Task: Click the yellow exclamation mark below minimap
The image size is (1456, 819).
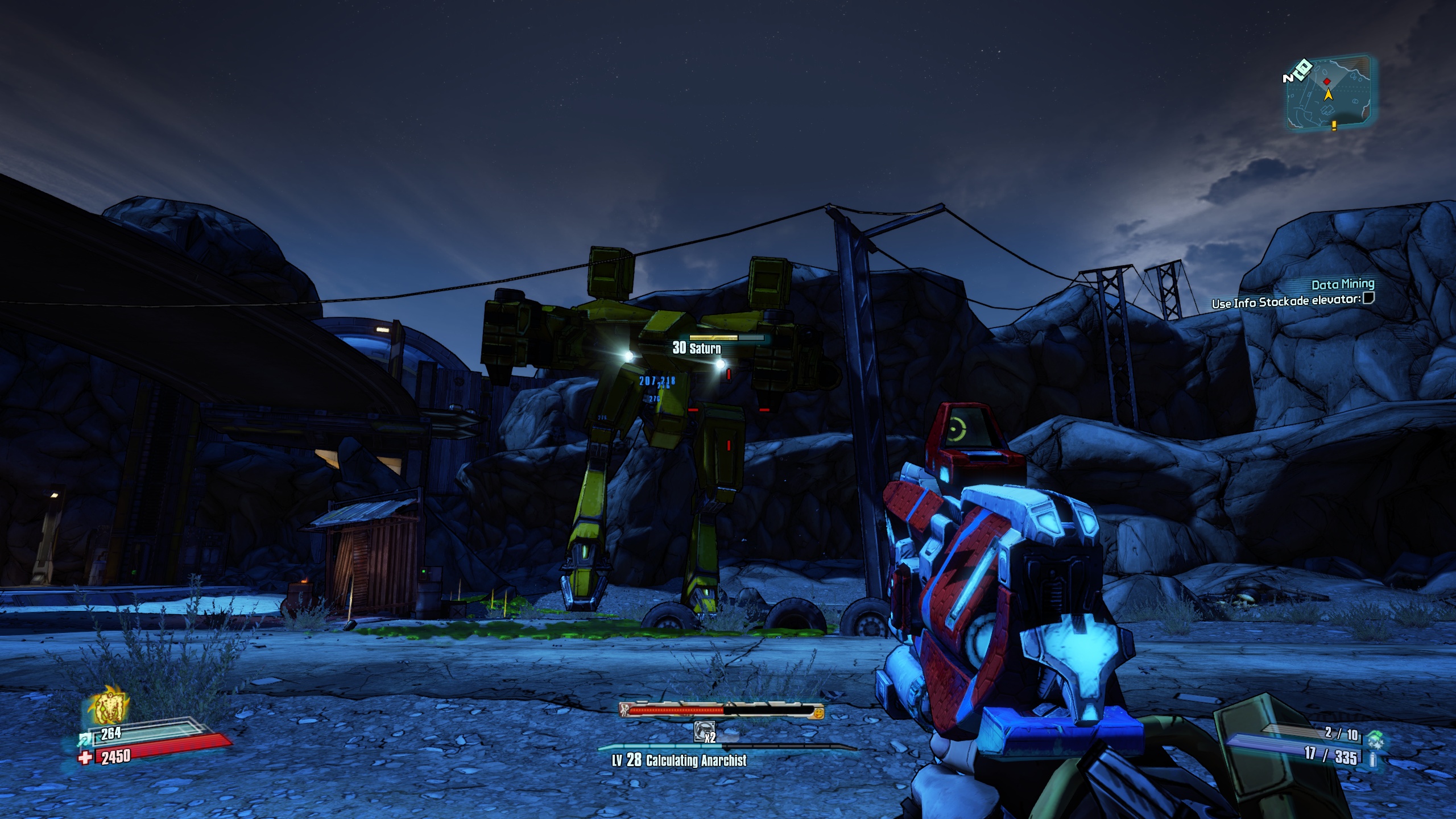Action: click(x=1334, y=126)
